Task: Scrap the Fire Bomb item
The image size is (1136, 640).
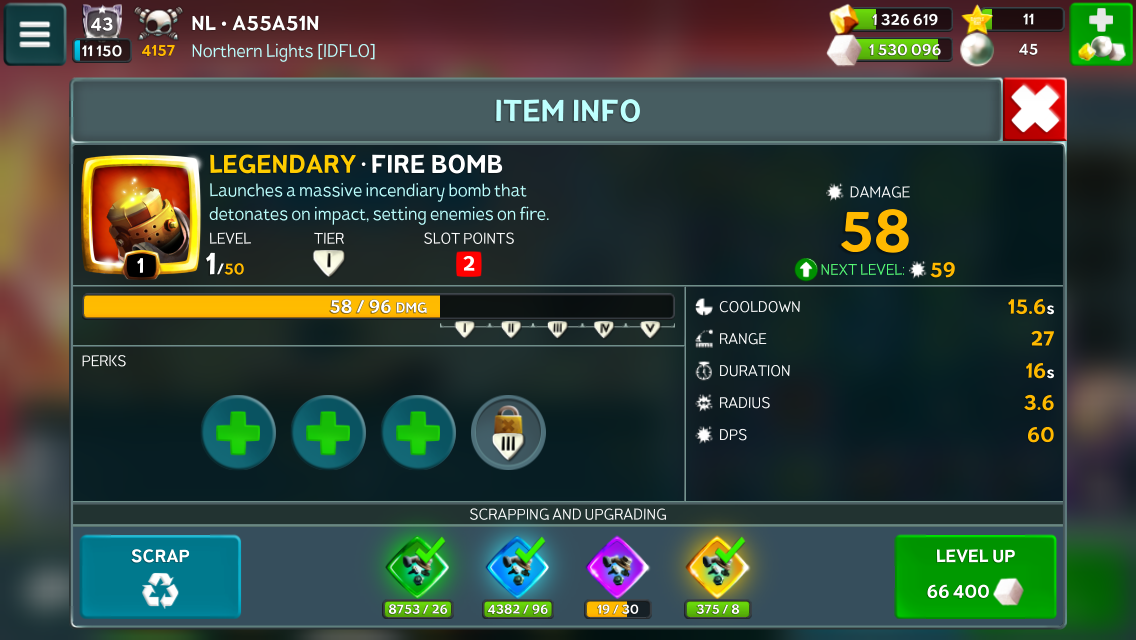Action: point(160,577)
